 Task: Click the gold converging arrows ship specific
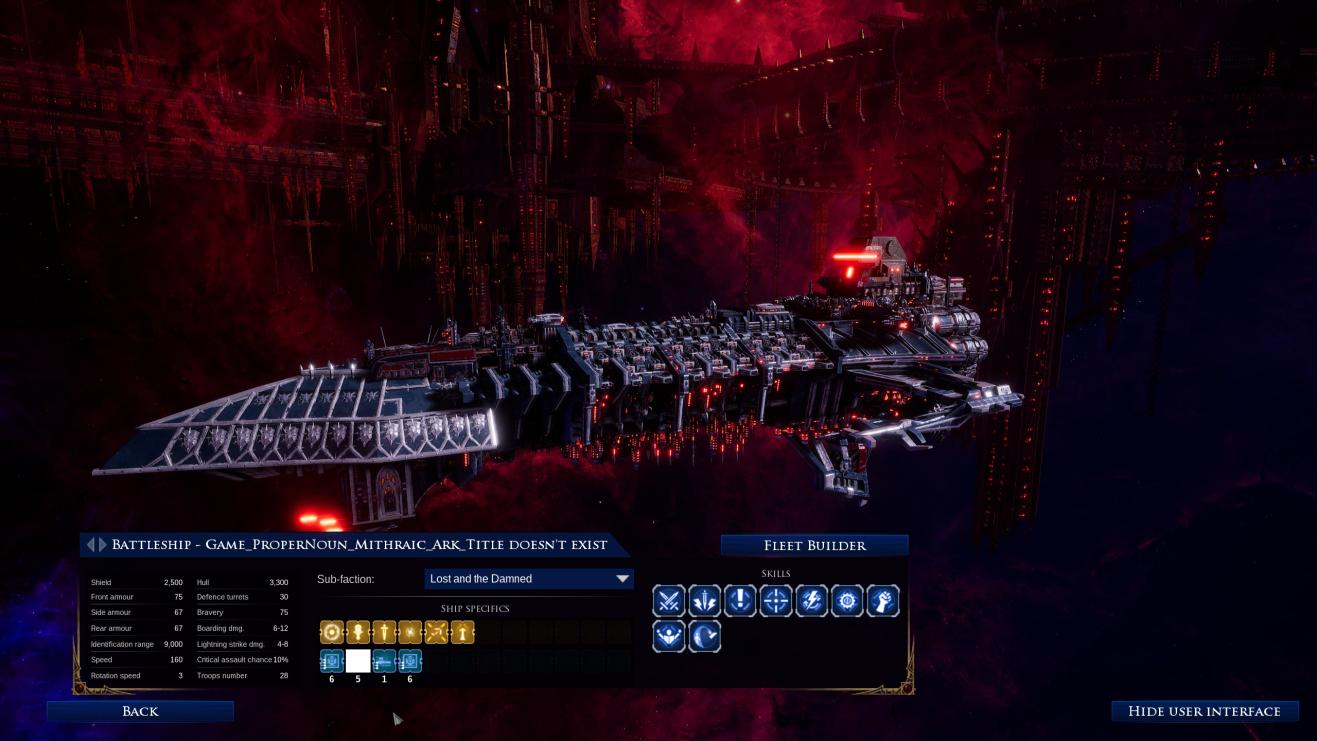[436, 632]
